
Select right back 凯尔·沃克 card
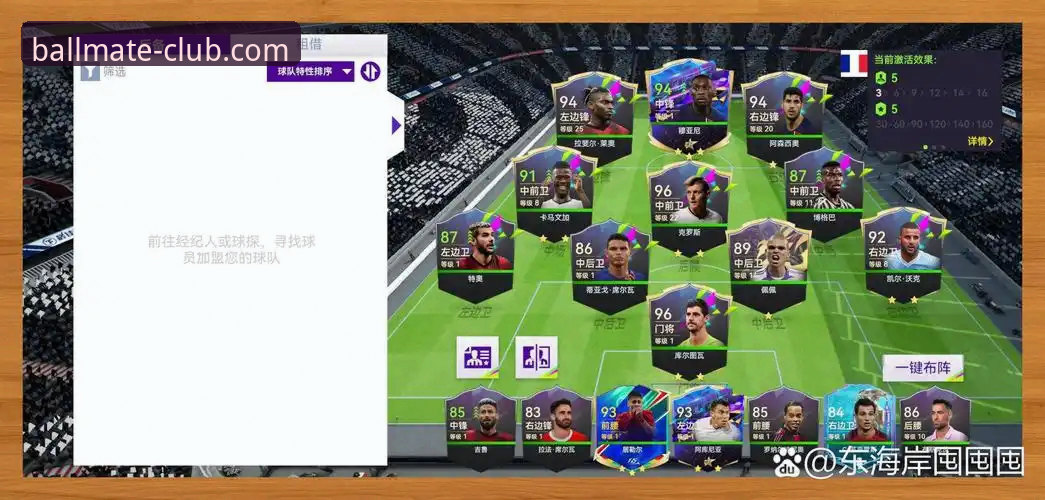(903, 252)
